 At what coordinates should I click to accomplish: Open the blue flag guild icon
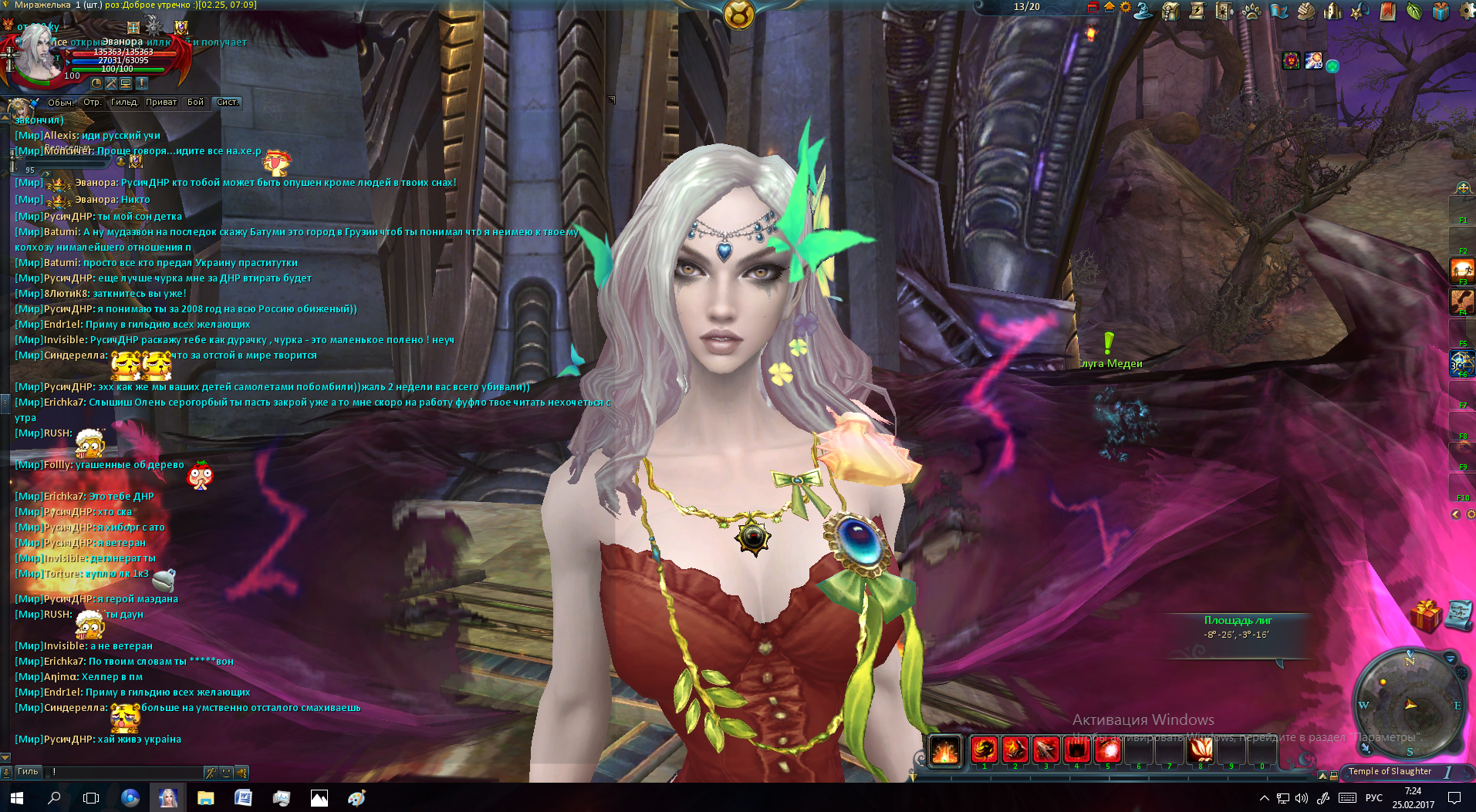coord(1278,11)
